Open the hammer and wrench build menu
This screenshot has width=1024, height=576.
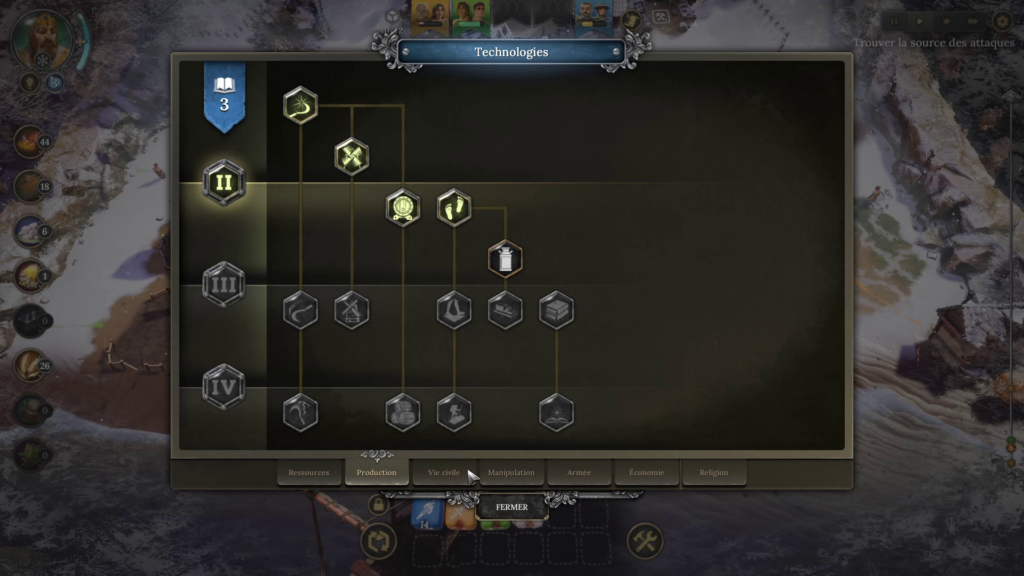tap(645, 542)
